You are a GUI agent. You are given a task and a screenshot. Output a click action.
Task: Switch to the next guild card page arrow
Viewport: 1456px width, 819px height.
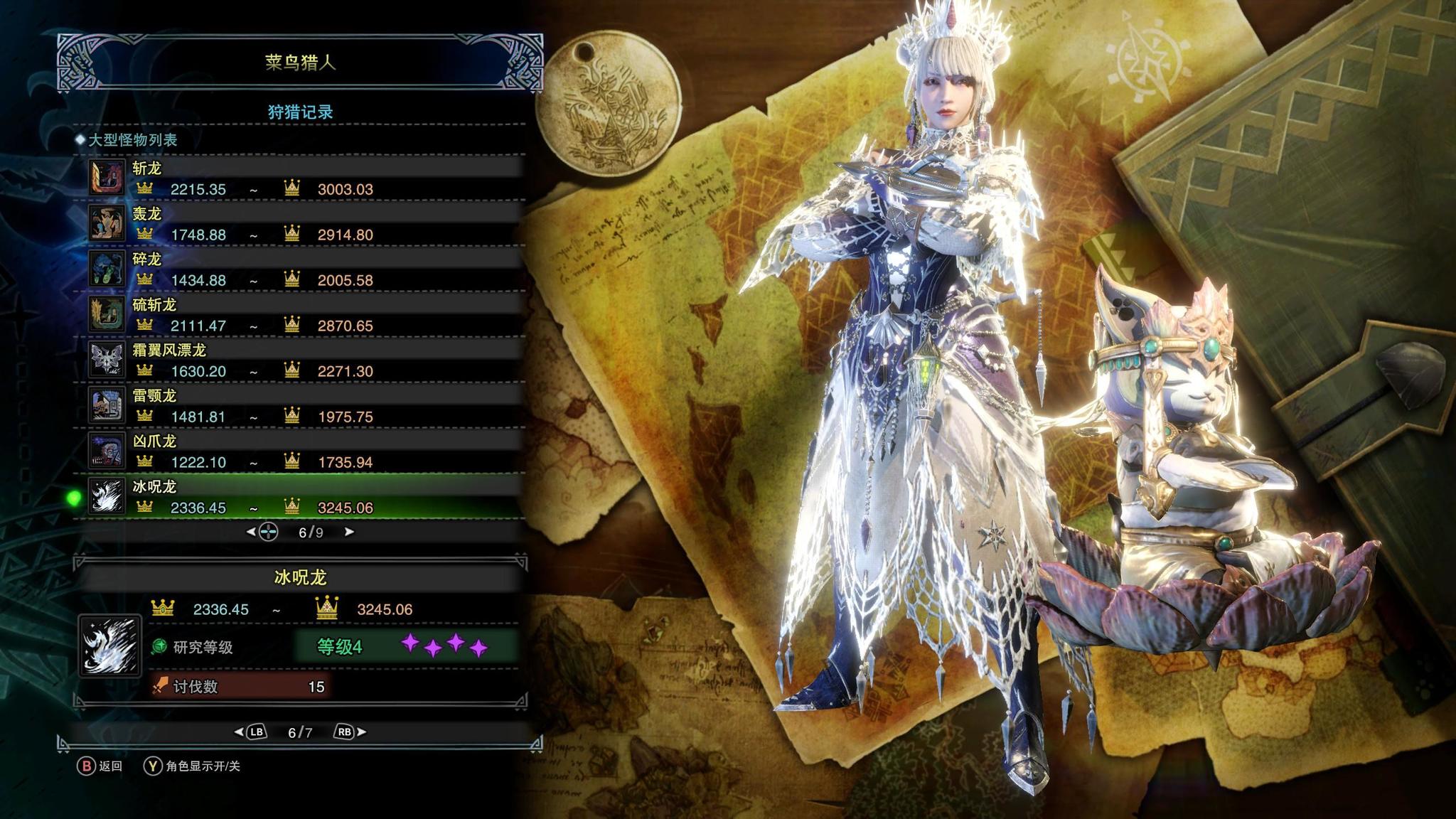tap(361, 732)
